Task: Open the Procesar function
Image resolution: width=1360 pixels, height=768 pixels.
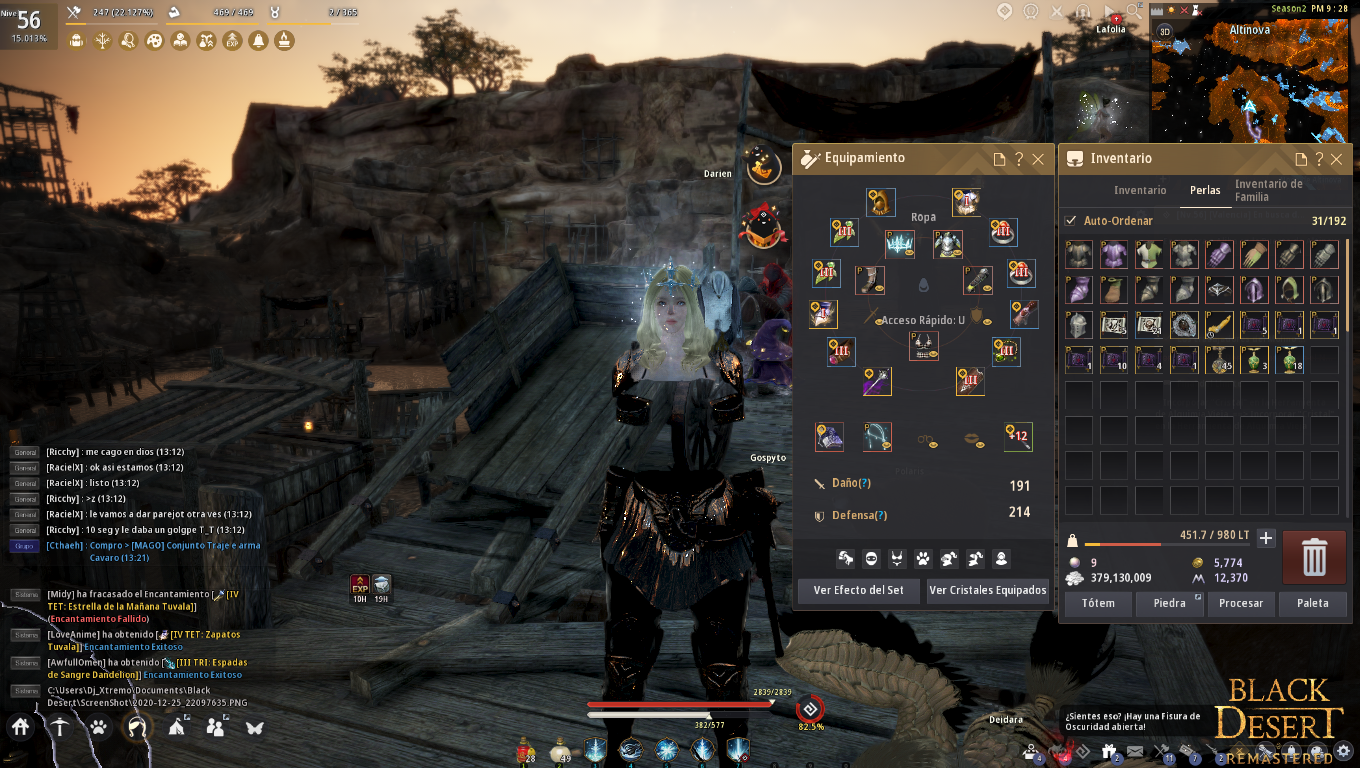Action: click(x=1241, y=603)
